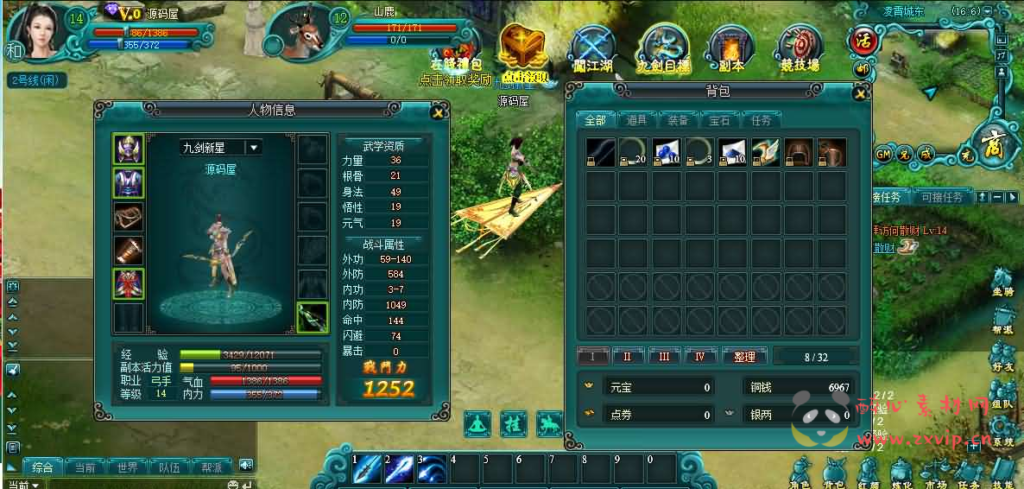This screenshot has height=489, width=1024.
Task: Select the equipped bow weapon slot
Action: click(x=312, y=317)
